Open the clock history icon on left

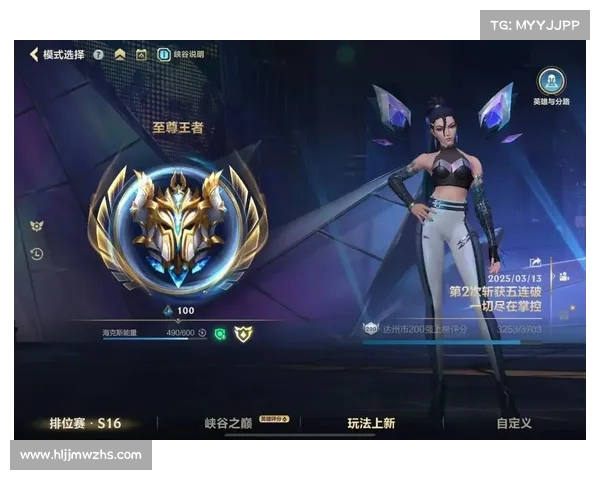coord(37,254)
